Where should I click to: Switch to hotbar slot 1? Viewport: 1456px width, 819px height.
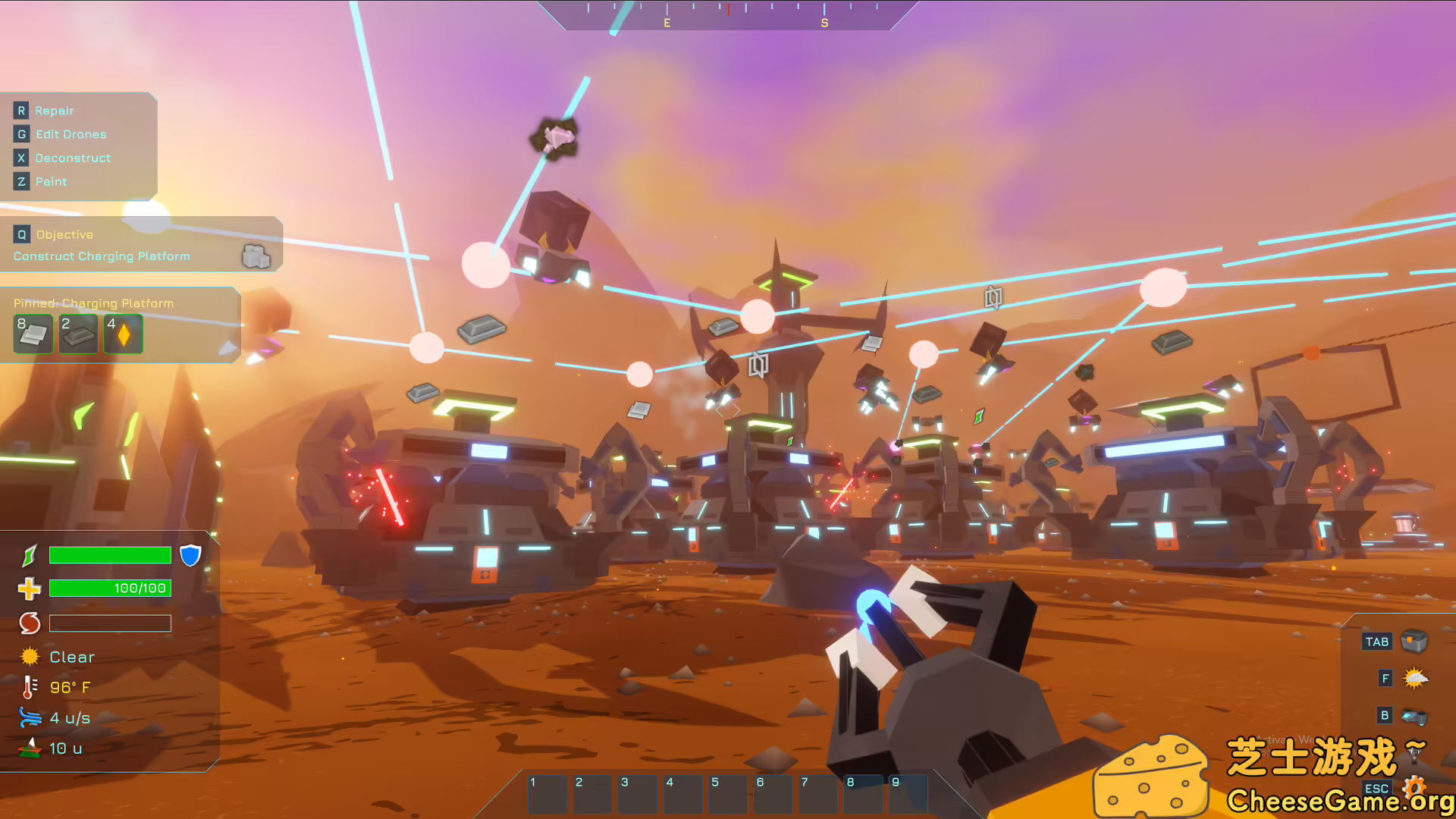(x=547, y=793)
